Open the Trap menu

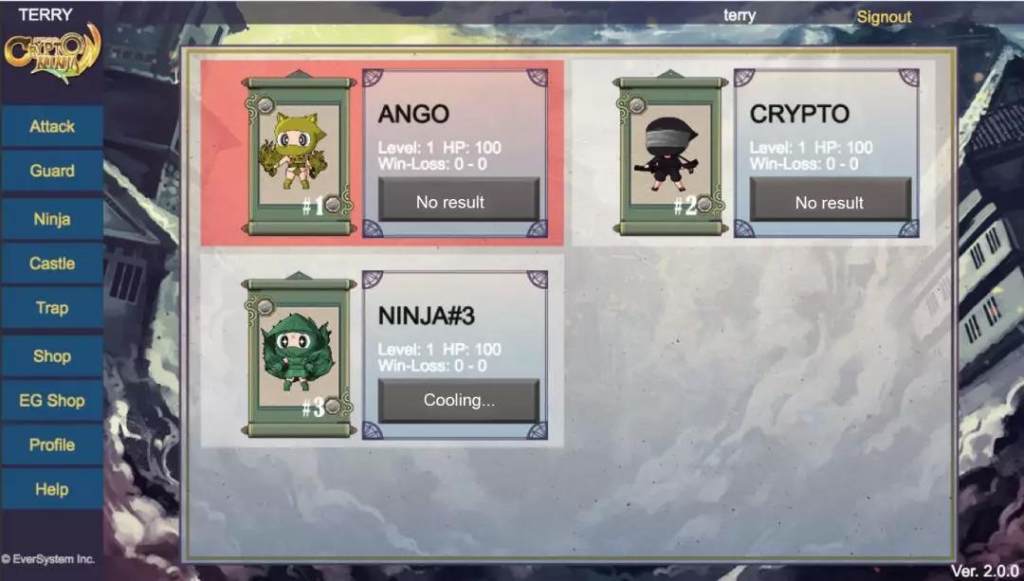coord(52,308)
